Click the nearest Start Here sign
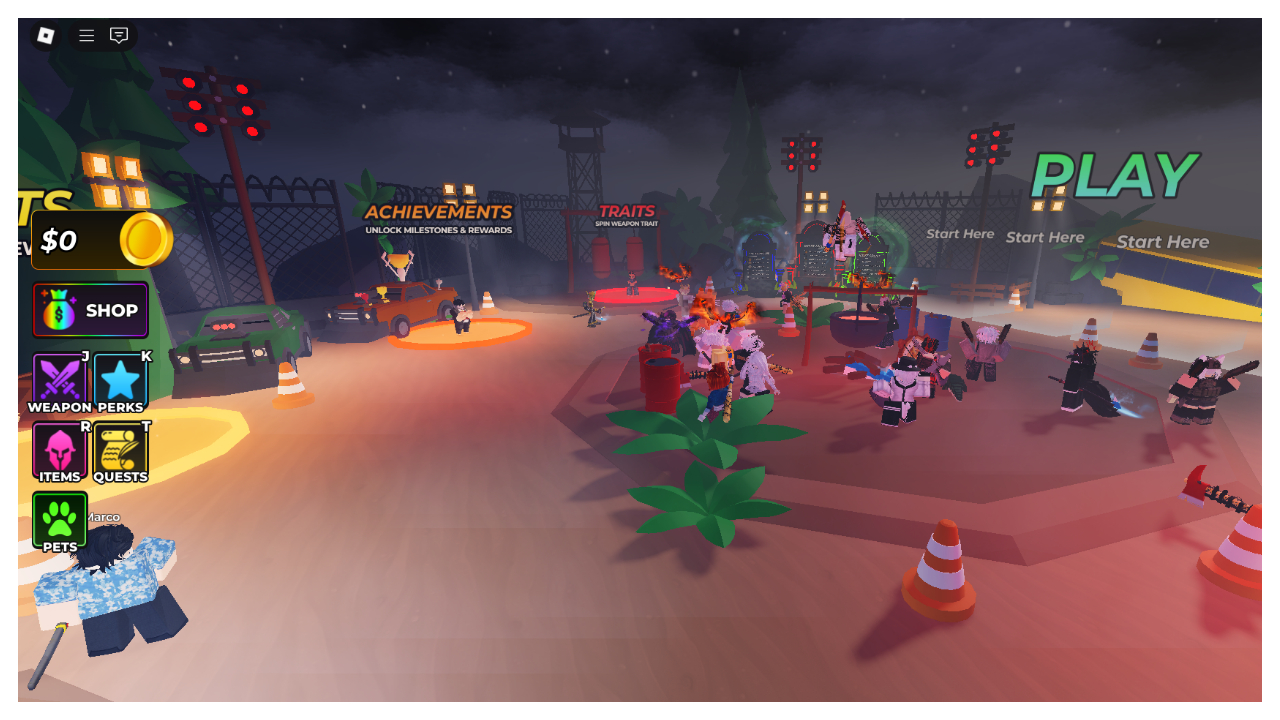The width and height of the screenshot is (1280, 720). 1163,241
